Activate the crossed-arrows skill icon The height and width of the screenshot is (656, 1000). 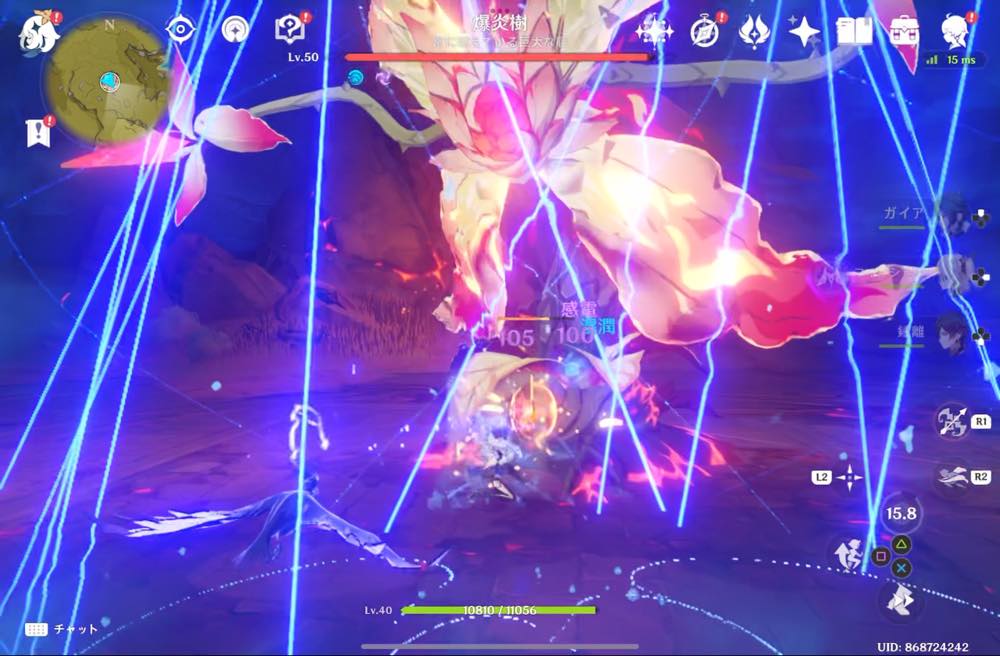click(951, 421)
